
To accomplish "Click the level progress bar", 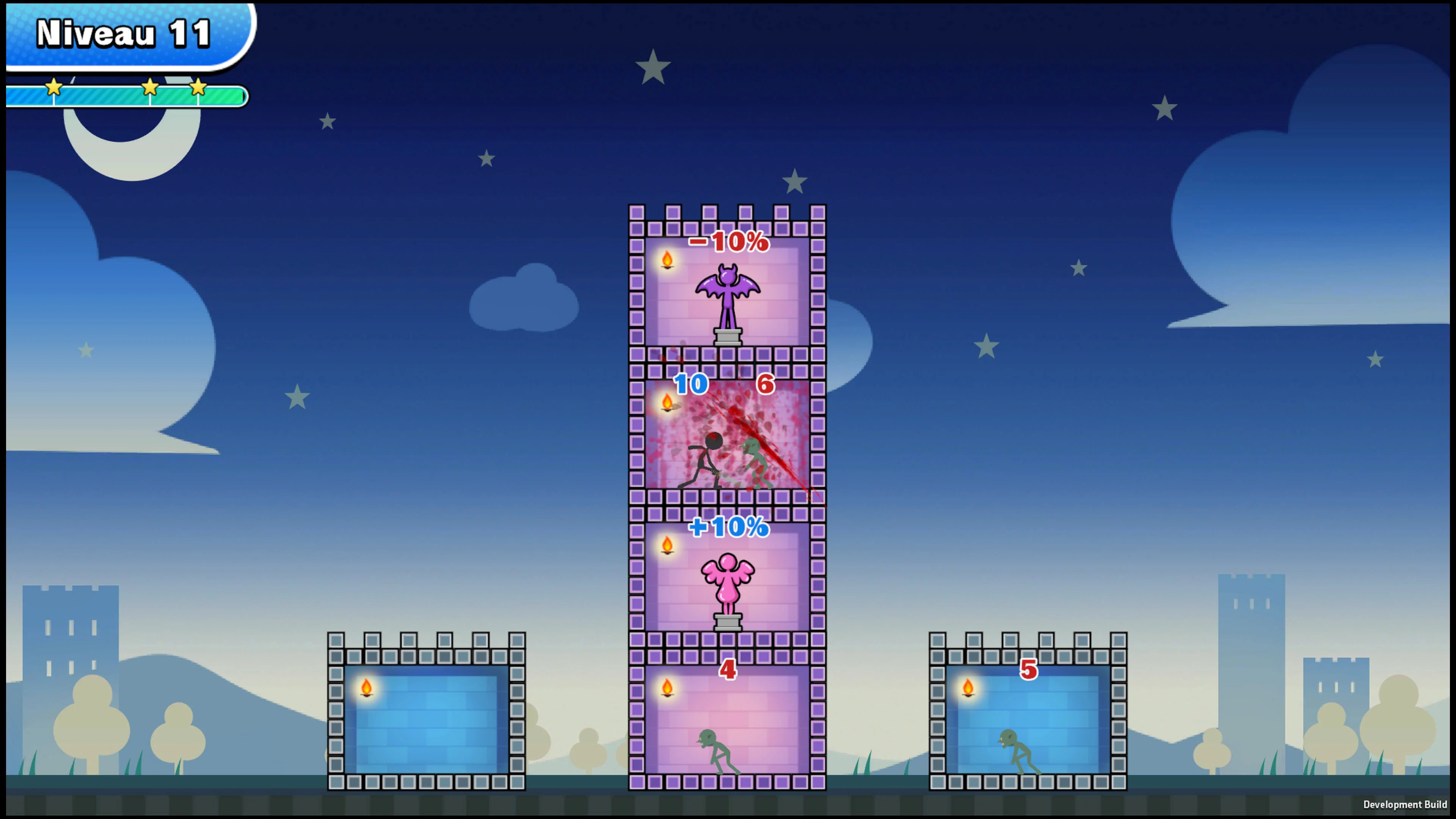I will pyautogui.click(x=124, y=96).
